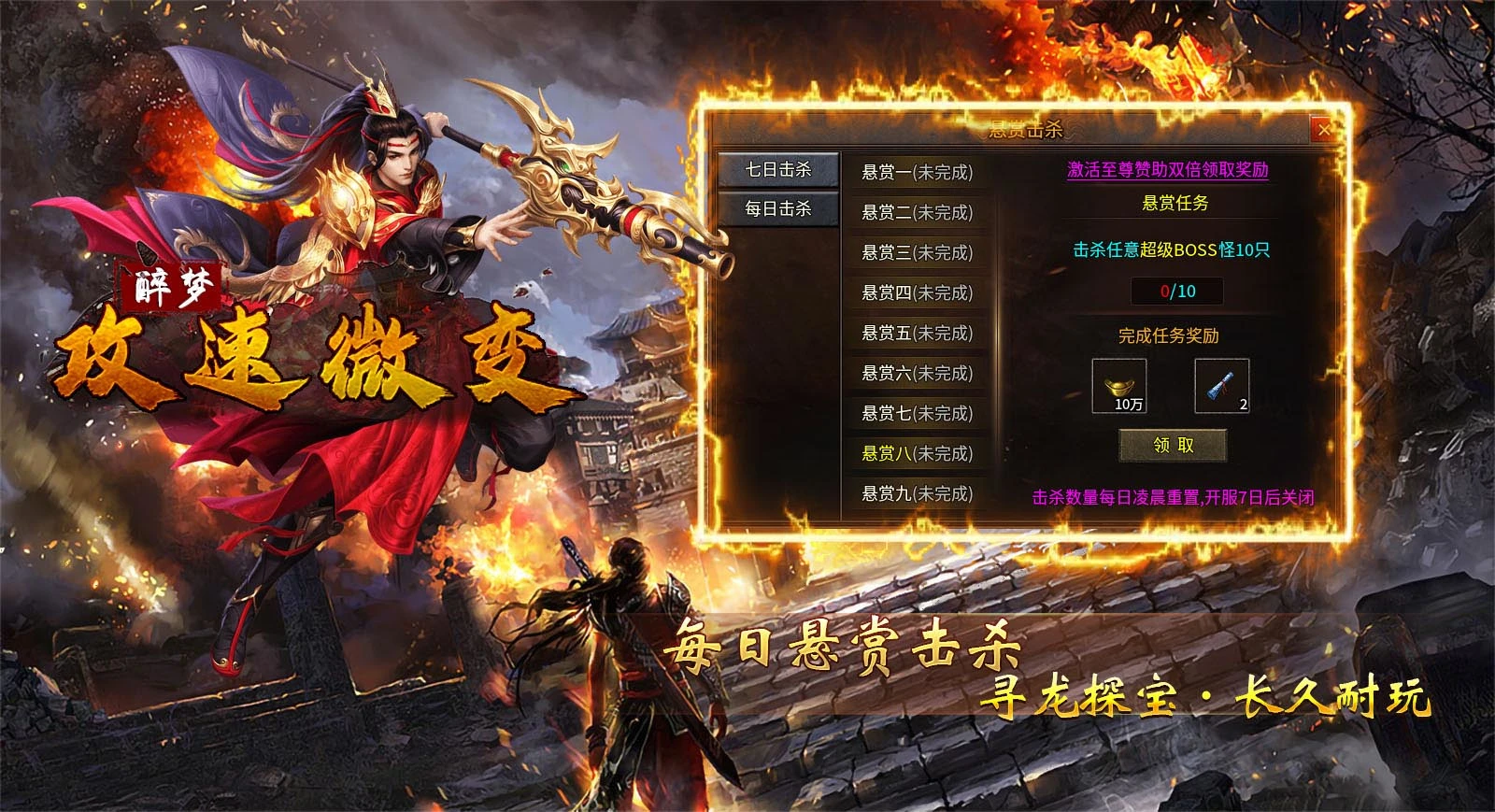Select bounty entry 悬赏三(未完成)
This screenshot has width=1495, height=812.
click(920, 251)
